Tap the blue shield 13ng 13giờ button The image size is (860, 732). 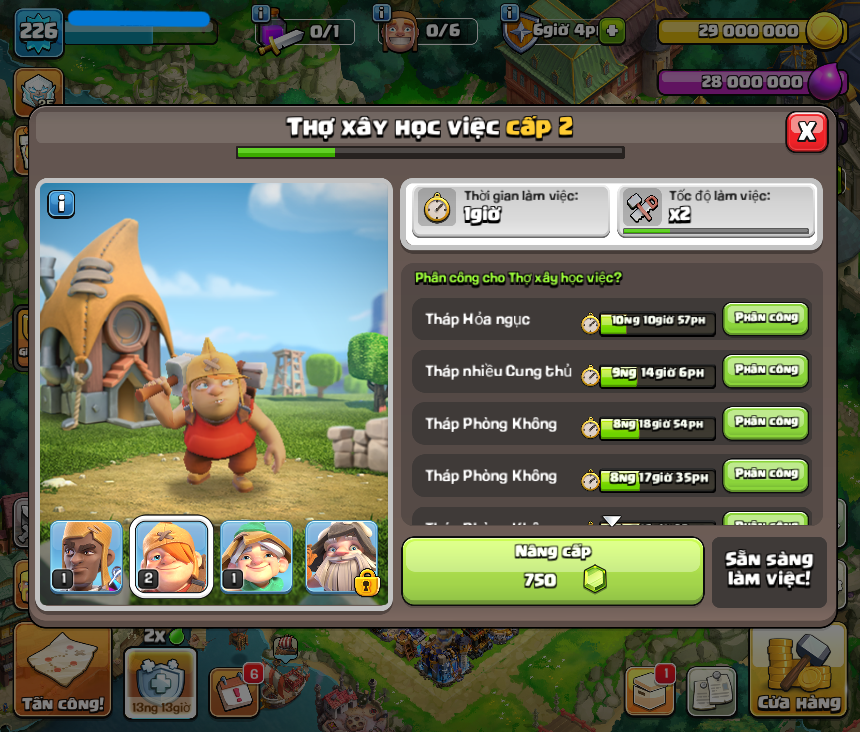pyautogui.click(x=159, y=683)
